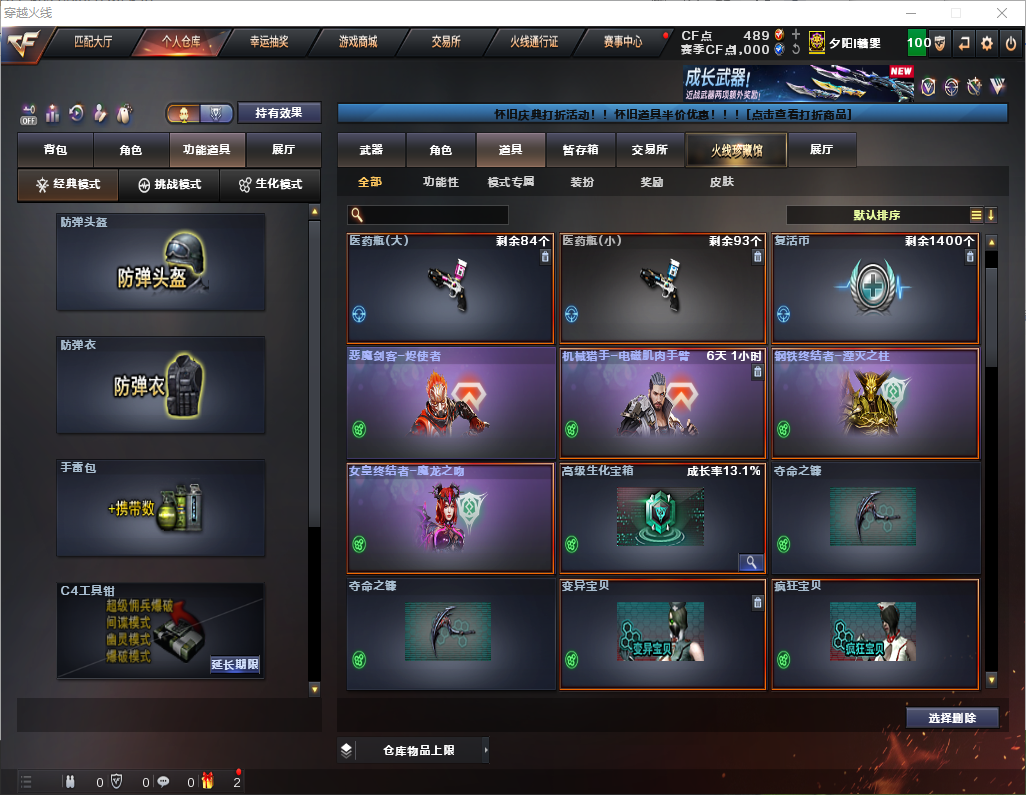Image resolution: width=1026 pixels, height=795 pixels.
Task: Filter items by 功能性 category
Action: [440, 182]
